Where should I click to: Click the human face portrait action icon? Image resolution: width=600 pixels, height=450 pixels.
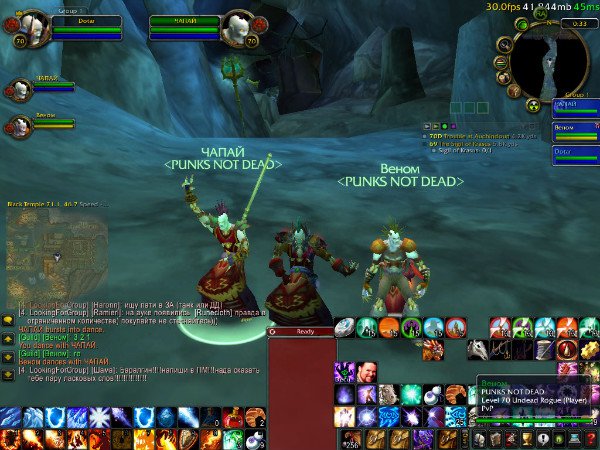pyautogui.click(x=366, y=372)
